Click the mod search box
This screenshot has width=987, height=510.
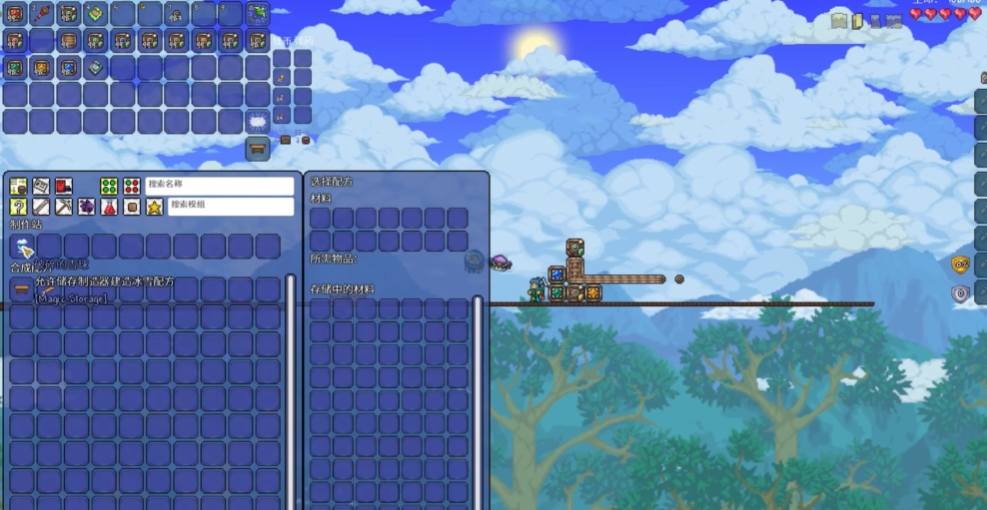tap(231, 206)
